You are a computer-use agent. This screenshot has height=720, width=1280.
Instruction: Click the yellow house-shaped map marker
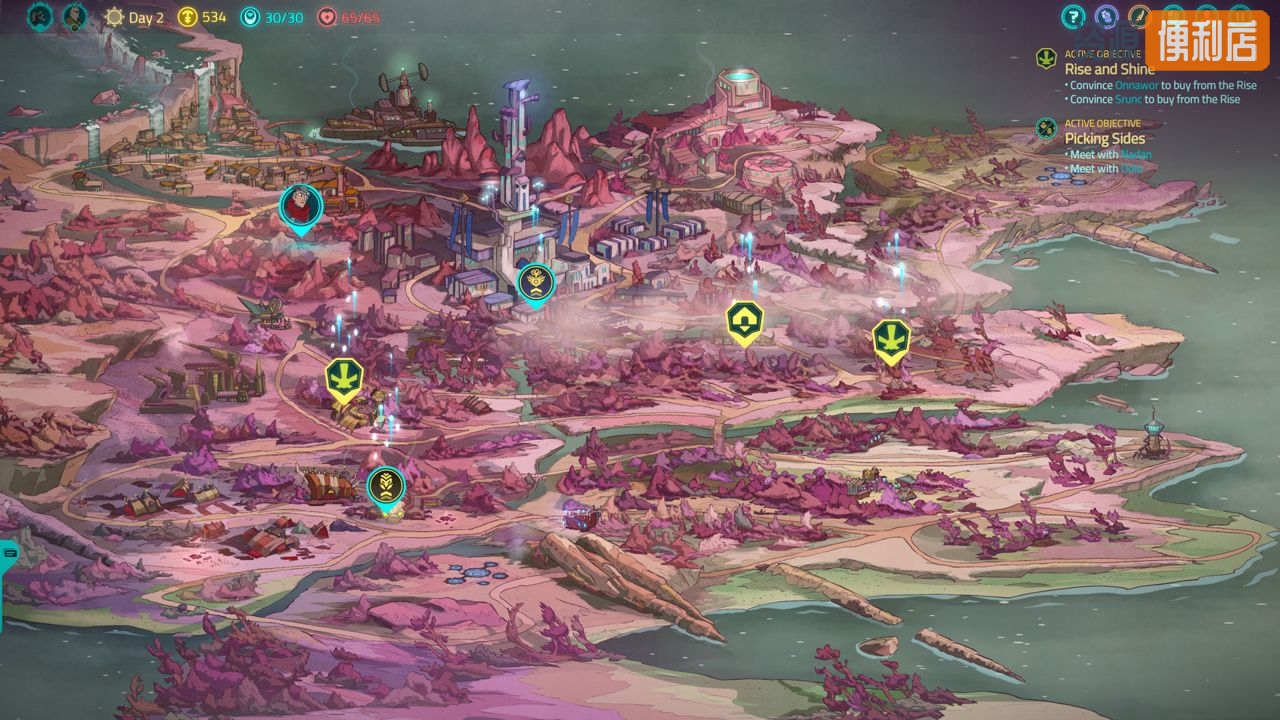pyautogui.click(x=744, y=321)
